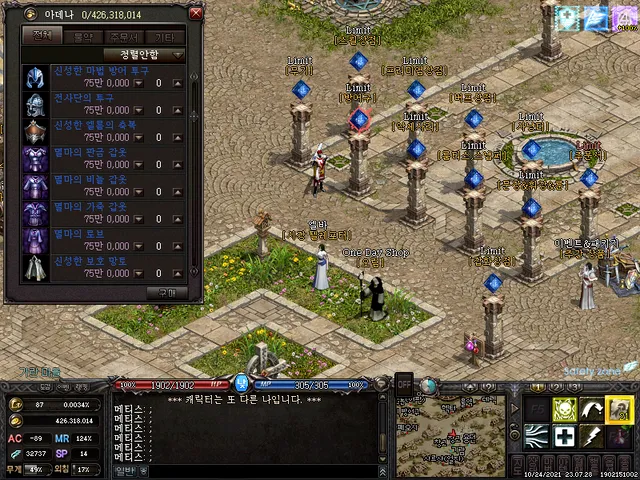
Task: Use the curved arrow skill icon
Action: 591,409
